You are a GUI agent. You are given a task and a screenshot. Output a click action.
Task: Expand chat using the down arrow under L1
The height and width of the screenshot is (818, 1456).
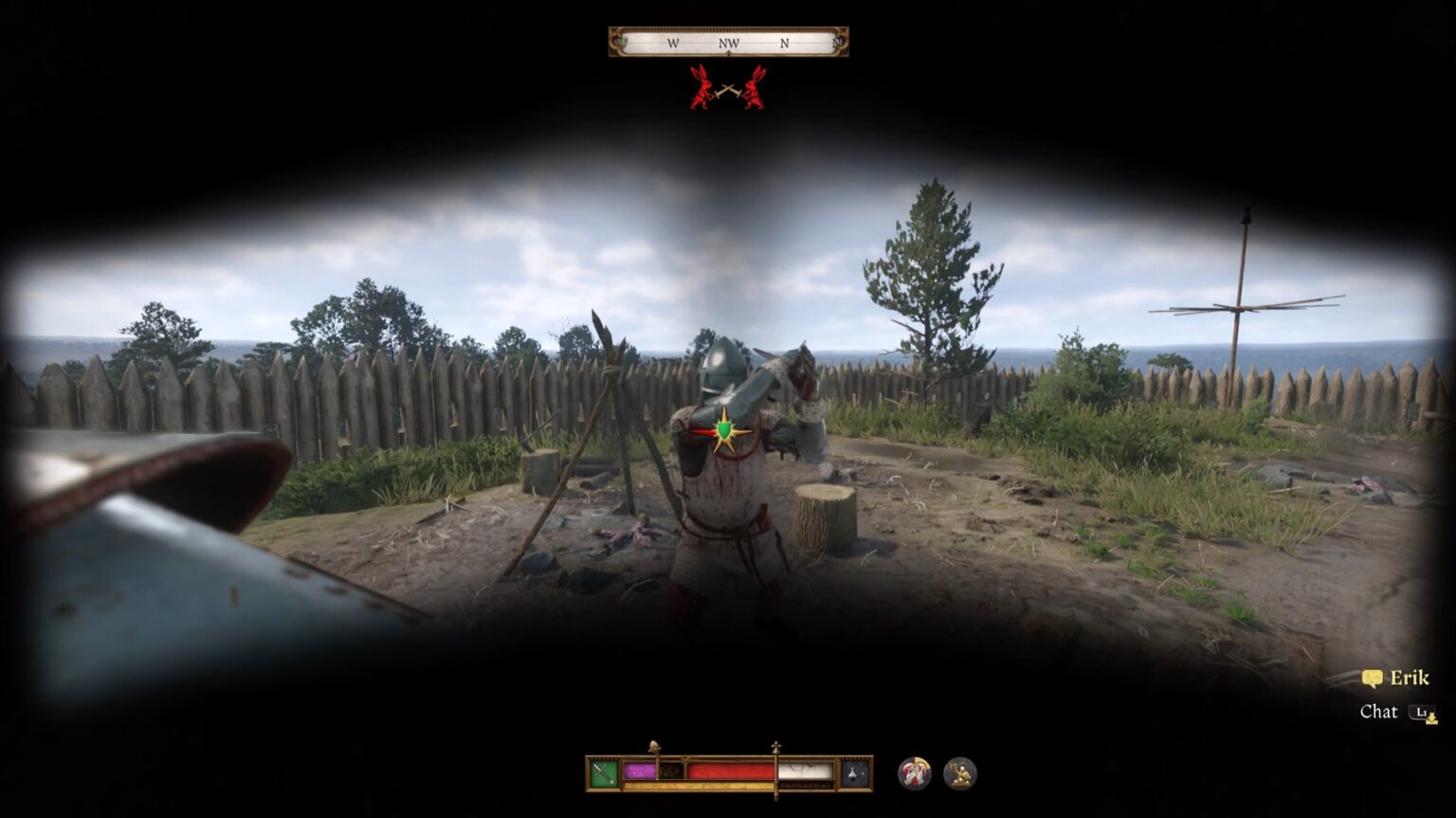click(x=1433, y=721)
